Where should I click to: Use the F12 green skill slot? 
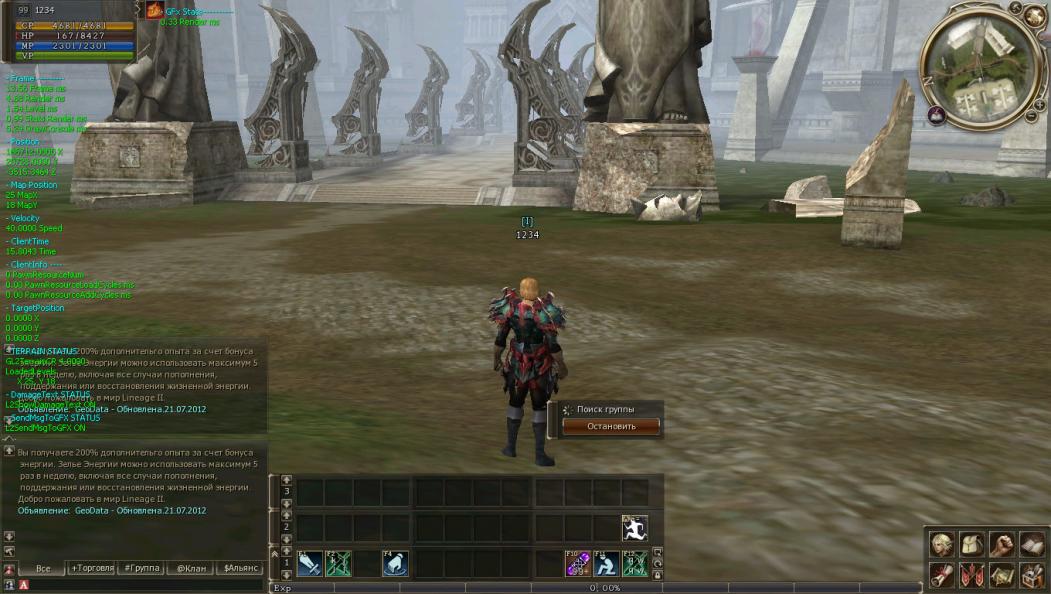click(635, 564)
